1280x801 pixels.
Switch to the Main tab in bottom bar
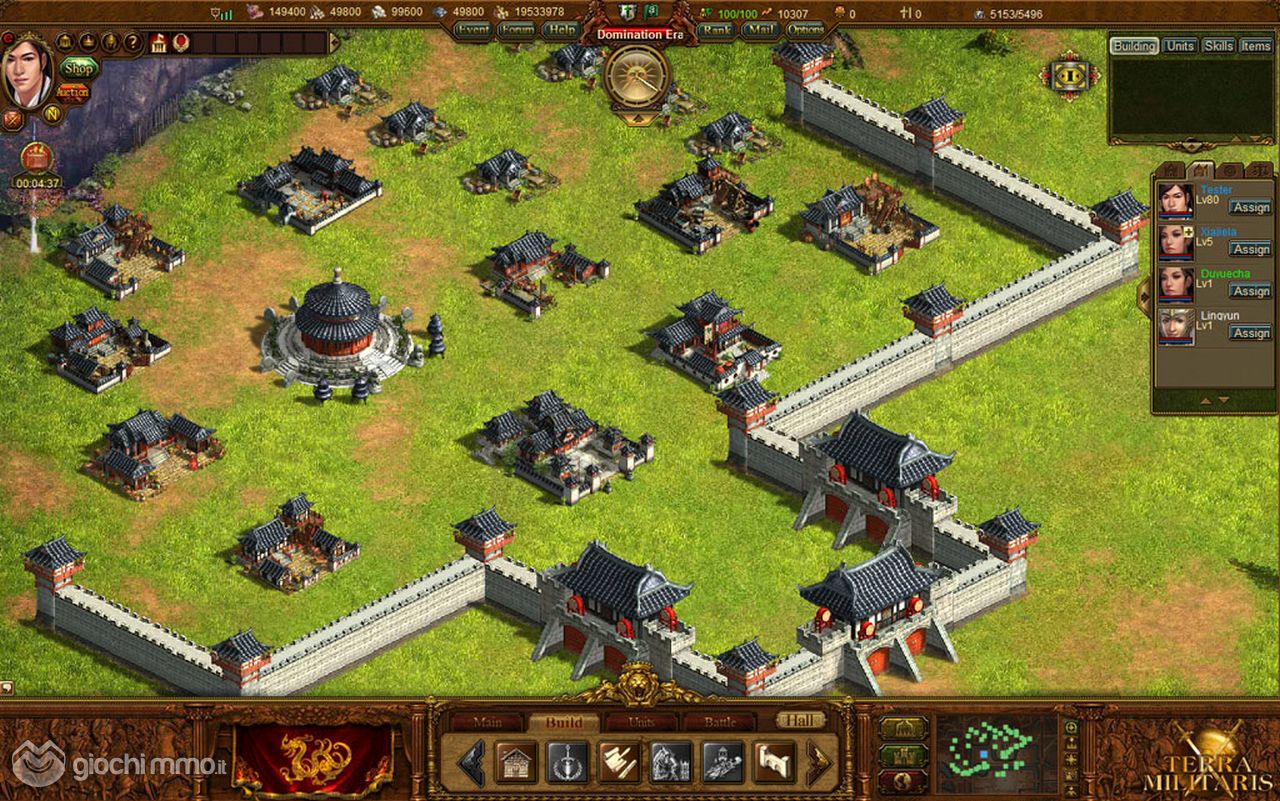coord(487,722)
